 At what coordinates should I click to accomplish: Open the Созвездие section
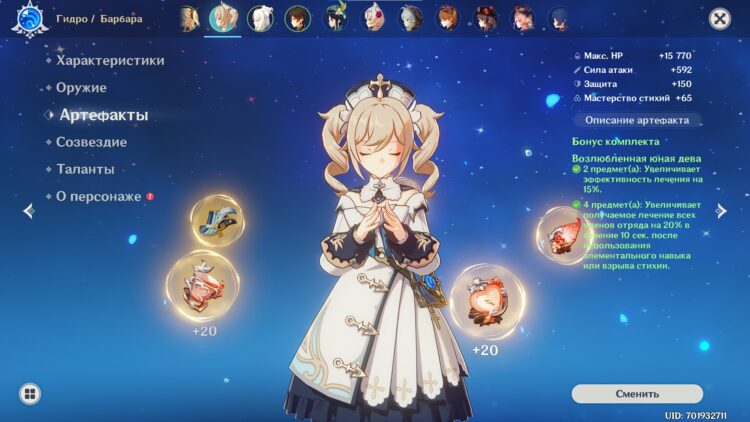click(91, 142)
